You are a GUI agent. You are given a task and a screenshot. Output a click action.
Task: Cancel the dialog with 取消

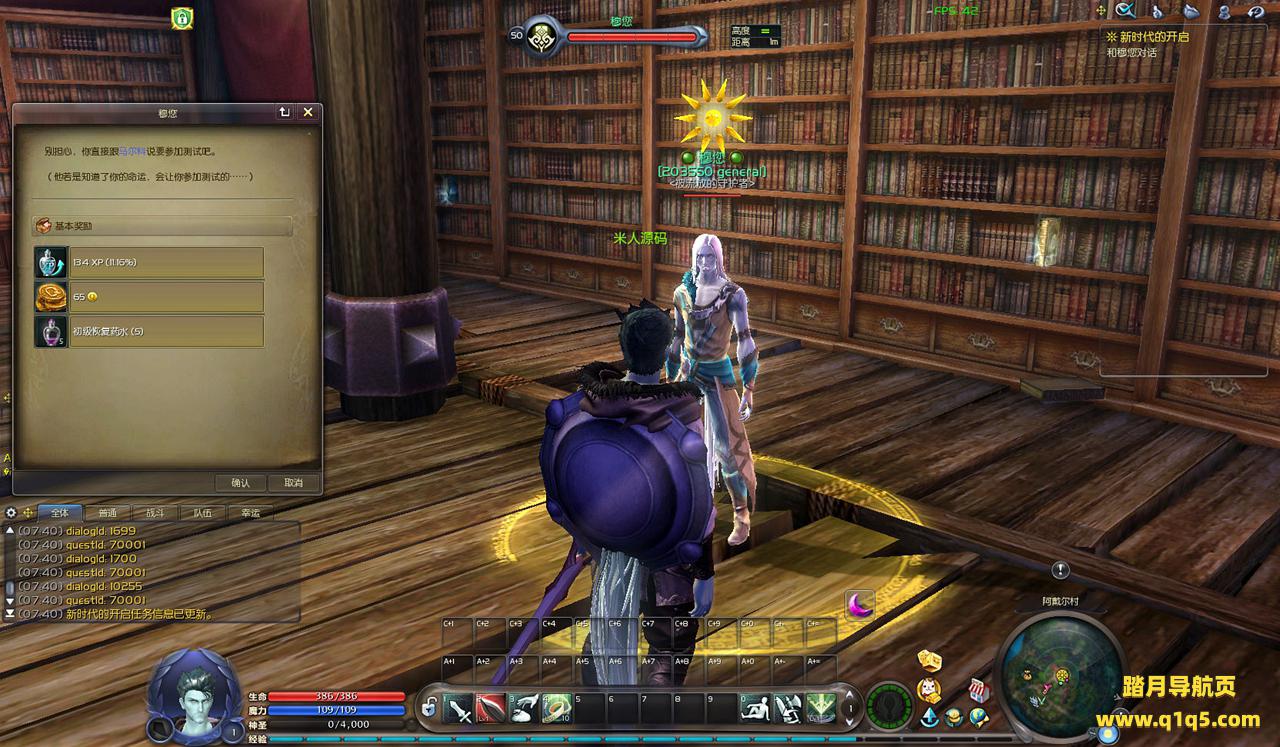click(293, 482)
